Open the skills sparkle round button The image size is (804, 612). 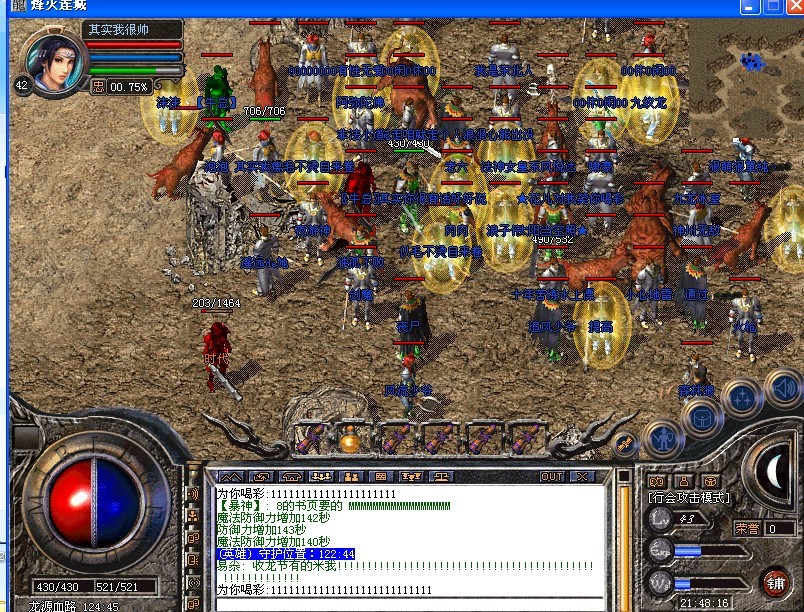pyautogui.click(x=743, y=399)
